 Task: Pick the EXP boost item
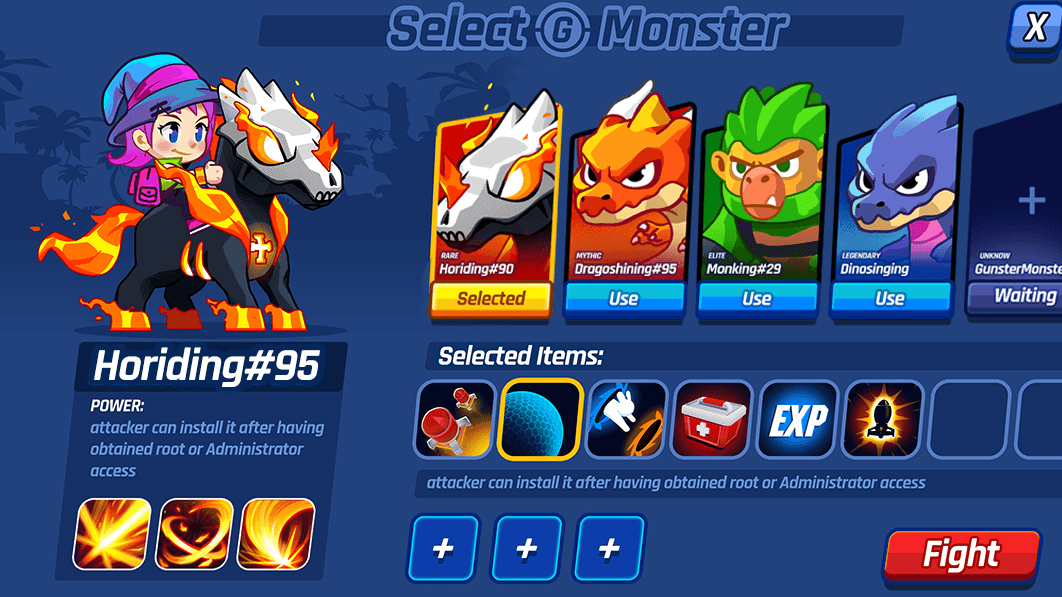click(798, 420)
